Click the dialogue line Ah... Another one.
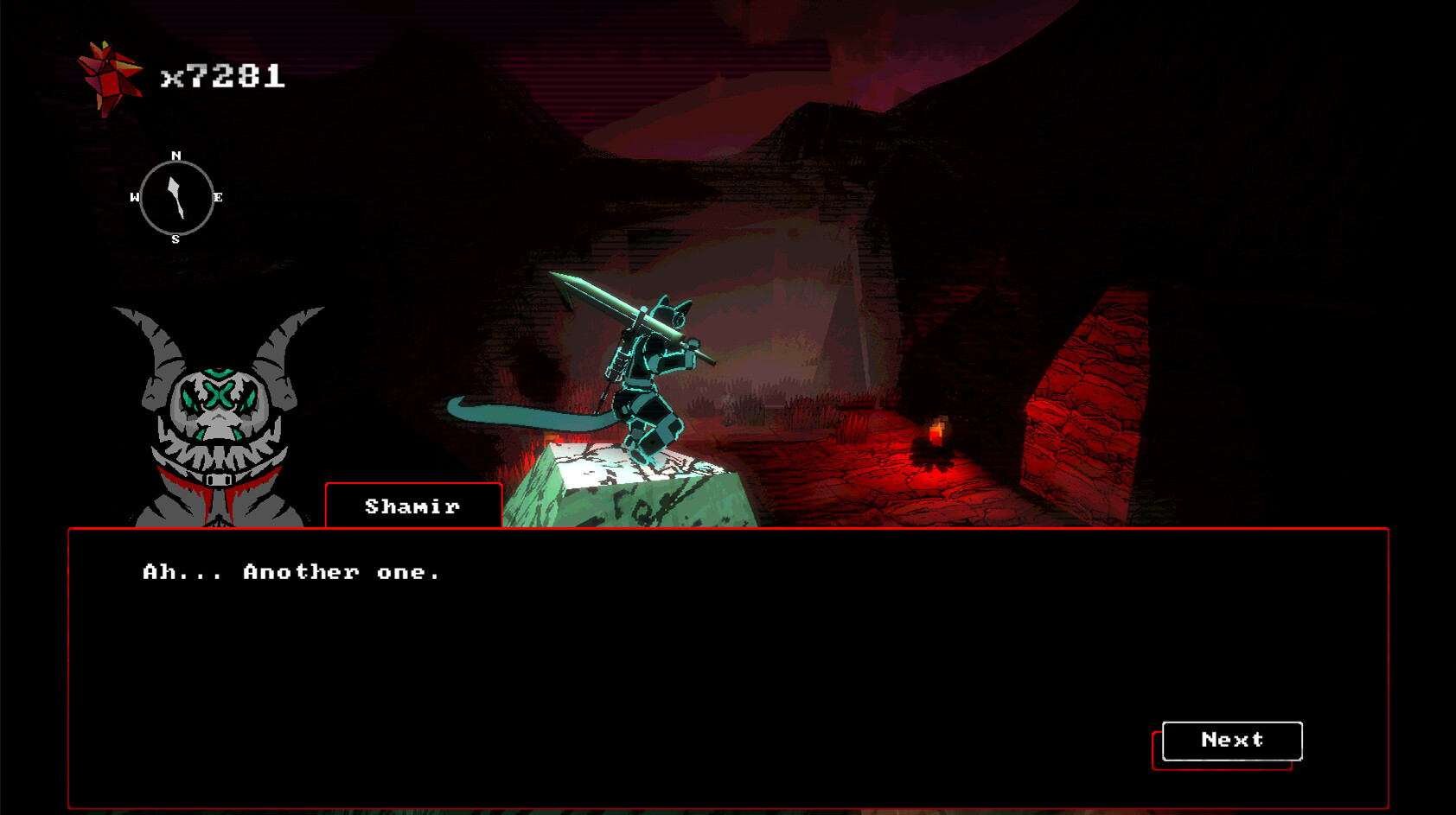The image size is (1456, 815). (x=290, y=571)
